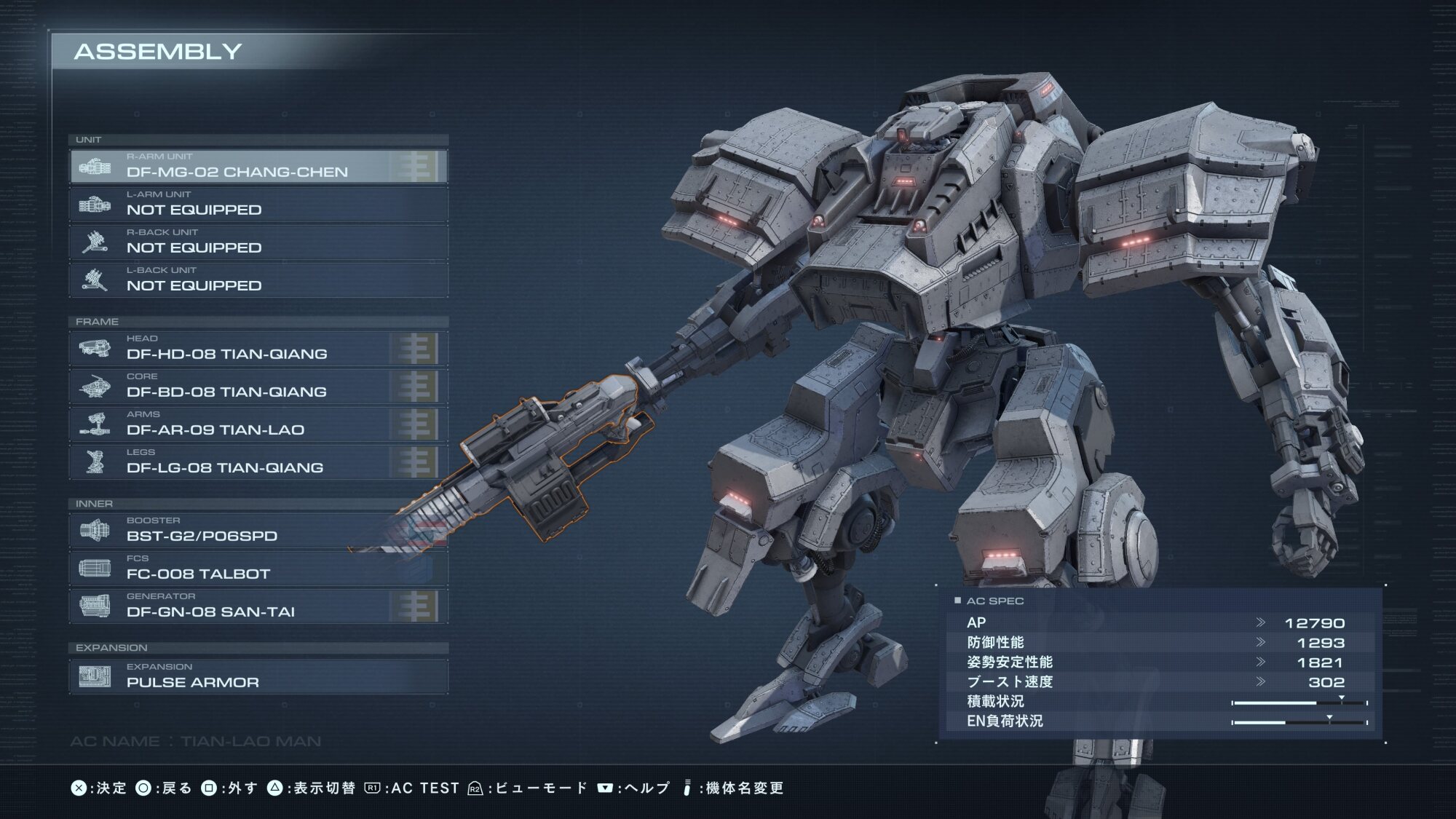The width and height of the screenshot is (1456, 819).
Task: Choose the ARMS part DF-AR-09 TIAN-LAO
Action: [x=258, y=424]
